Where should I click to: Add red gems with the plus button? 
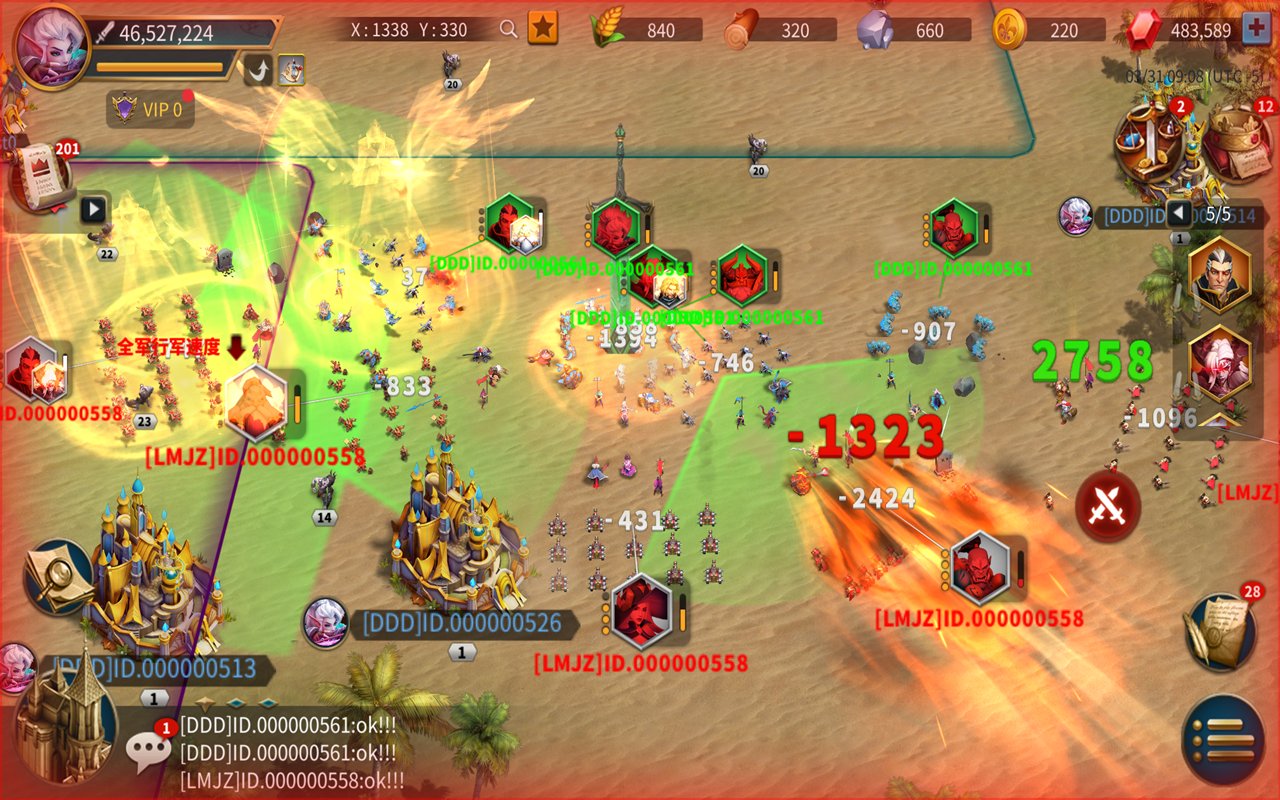[x=1256, y=29]
